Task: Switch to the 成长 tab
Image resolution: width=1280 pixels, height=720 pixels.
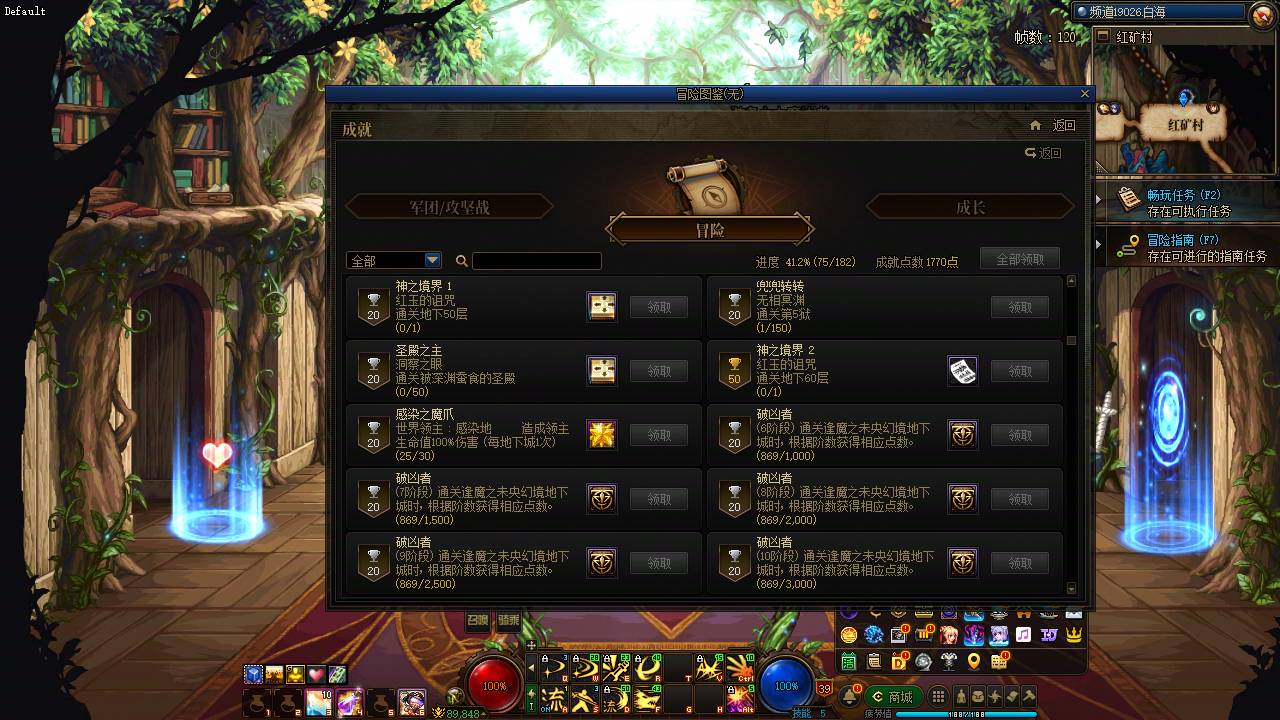Action: pos(969,206)
